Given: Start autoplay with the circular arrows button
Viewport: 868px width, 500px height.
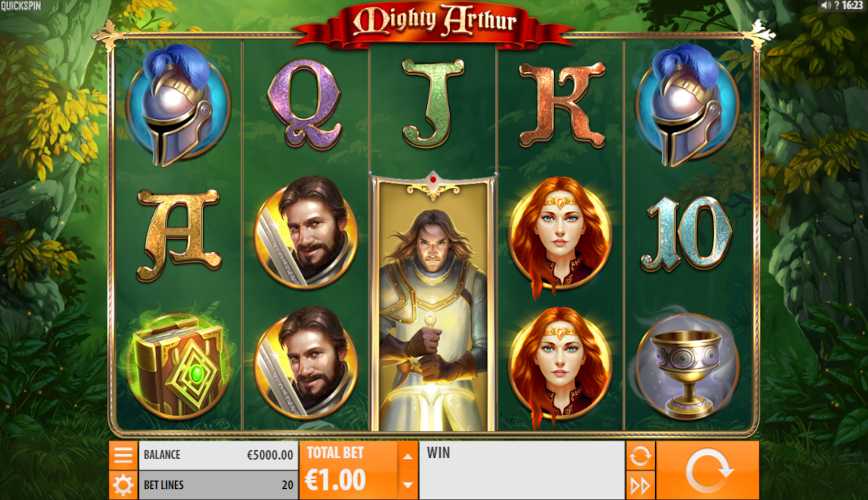Looking at the screenshot, I should point(640,455).
